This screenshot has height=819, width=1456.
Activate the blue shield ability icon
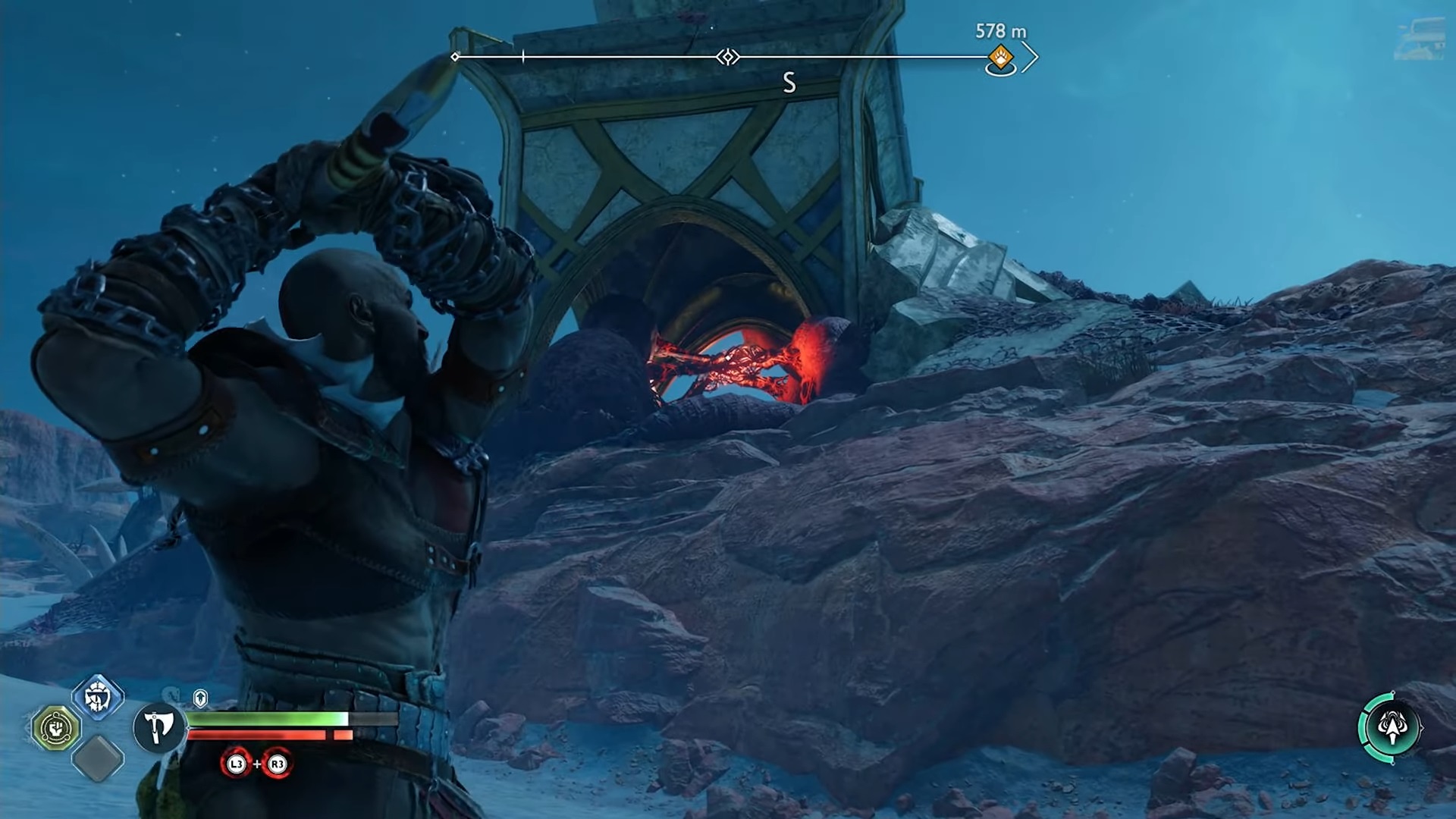(x=98, y=696)
